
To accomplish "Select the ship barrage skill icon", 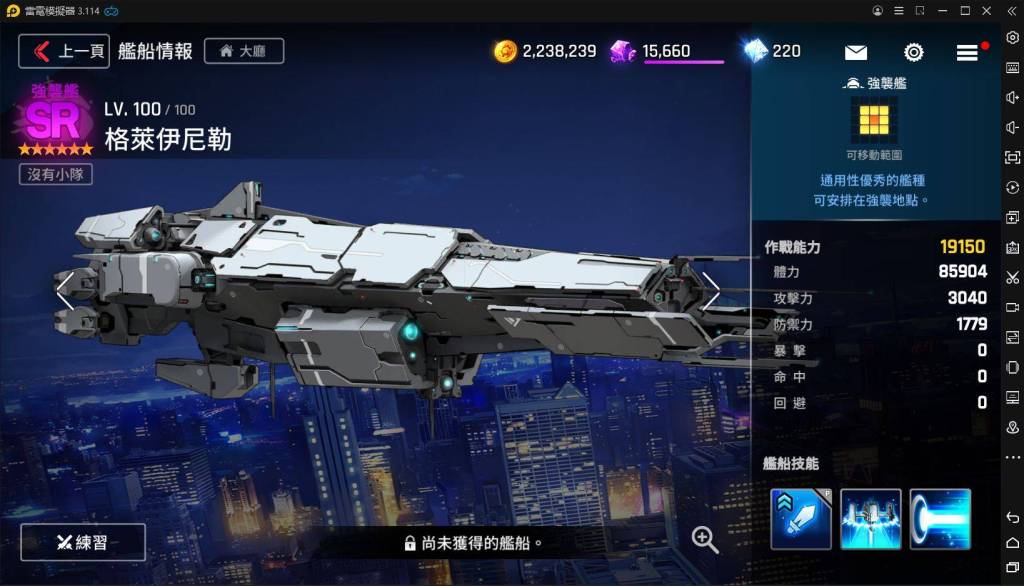I will pyautogui.click(x=871, y=519).
